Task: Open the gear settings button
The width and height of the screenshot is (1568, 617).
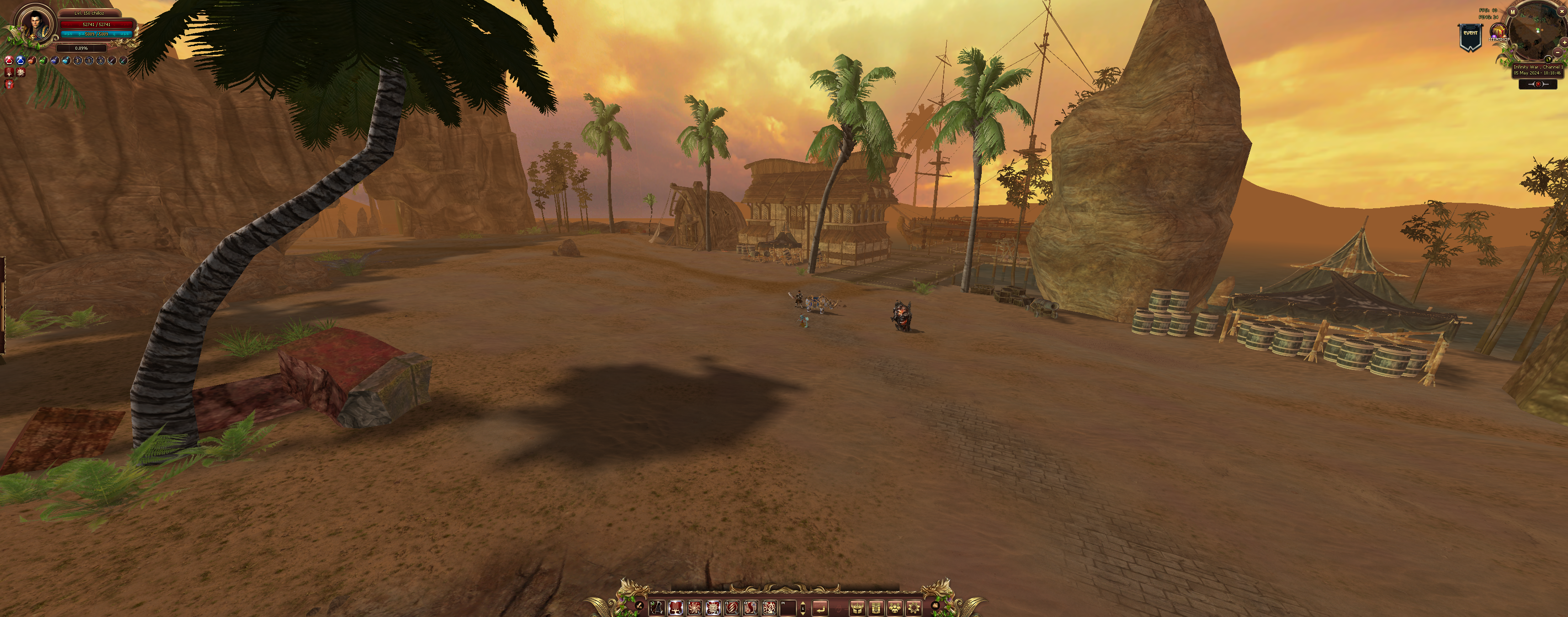Action: point(913,607)
